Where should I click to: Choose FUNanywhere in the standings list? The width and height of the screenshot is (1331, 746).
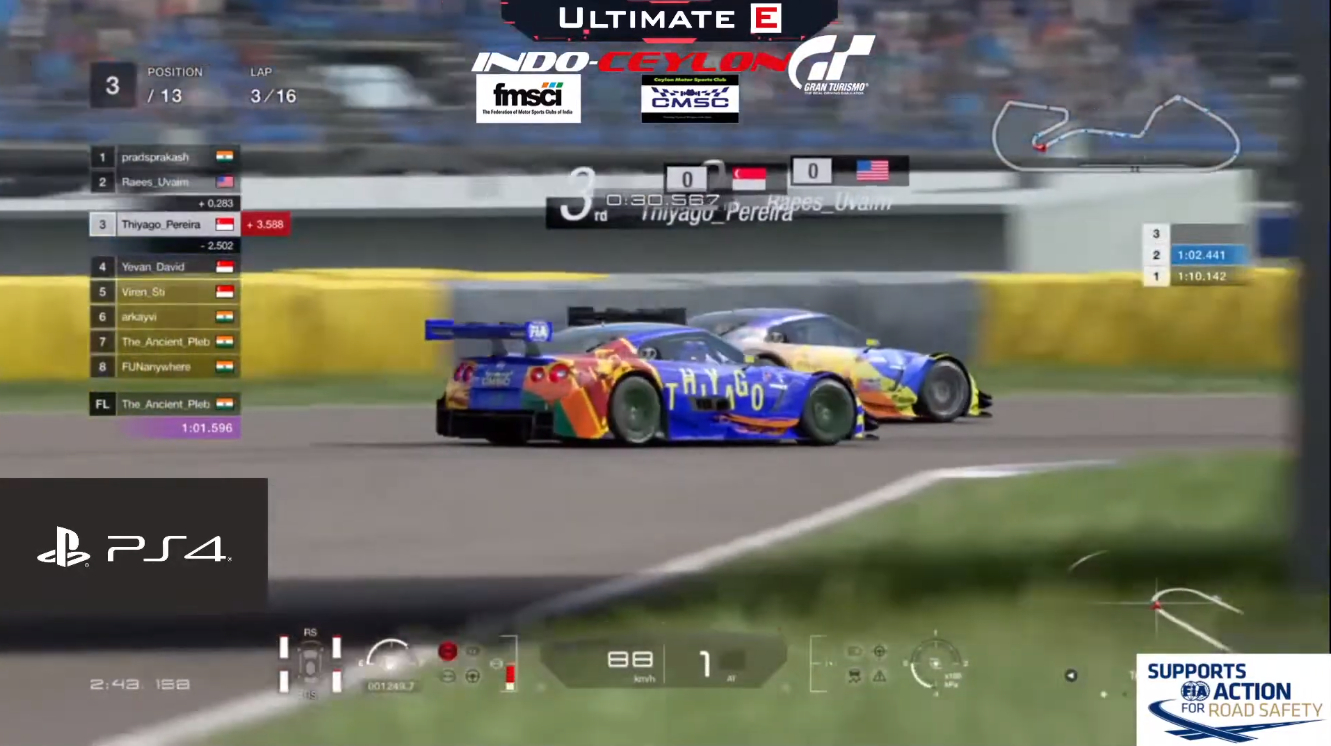[x=164, y=367]
